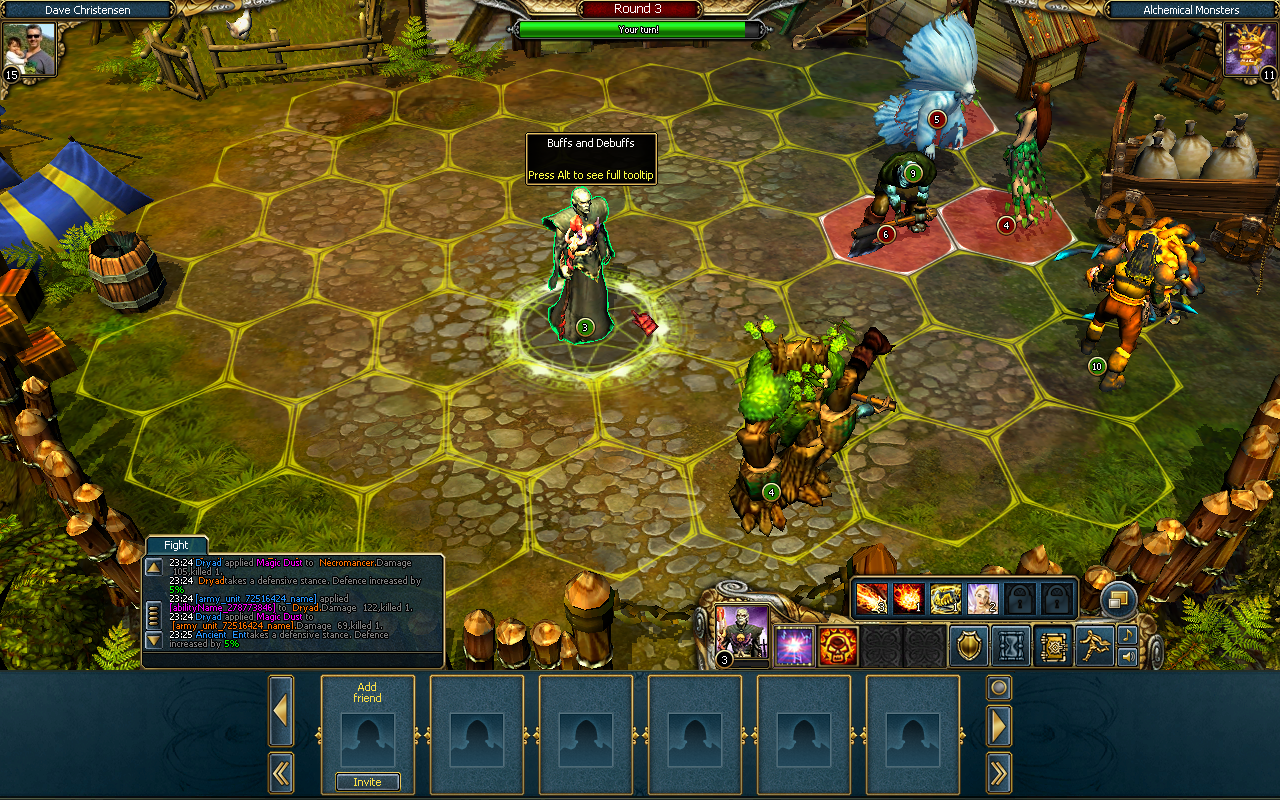The height and width of the screenshot is (800, 1280).
Task: Open the Fight log tab
Action: [176, 545]
